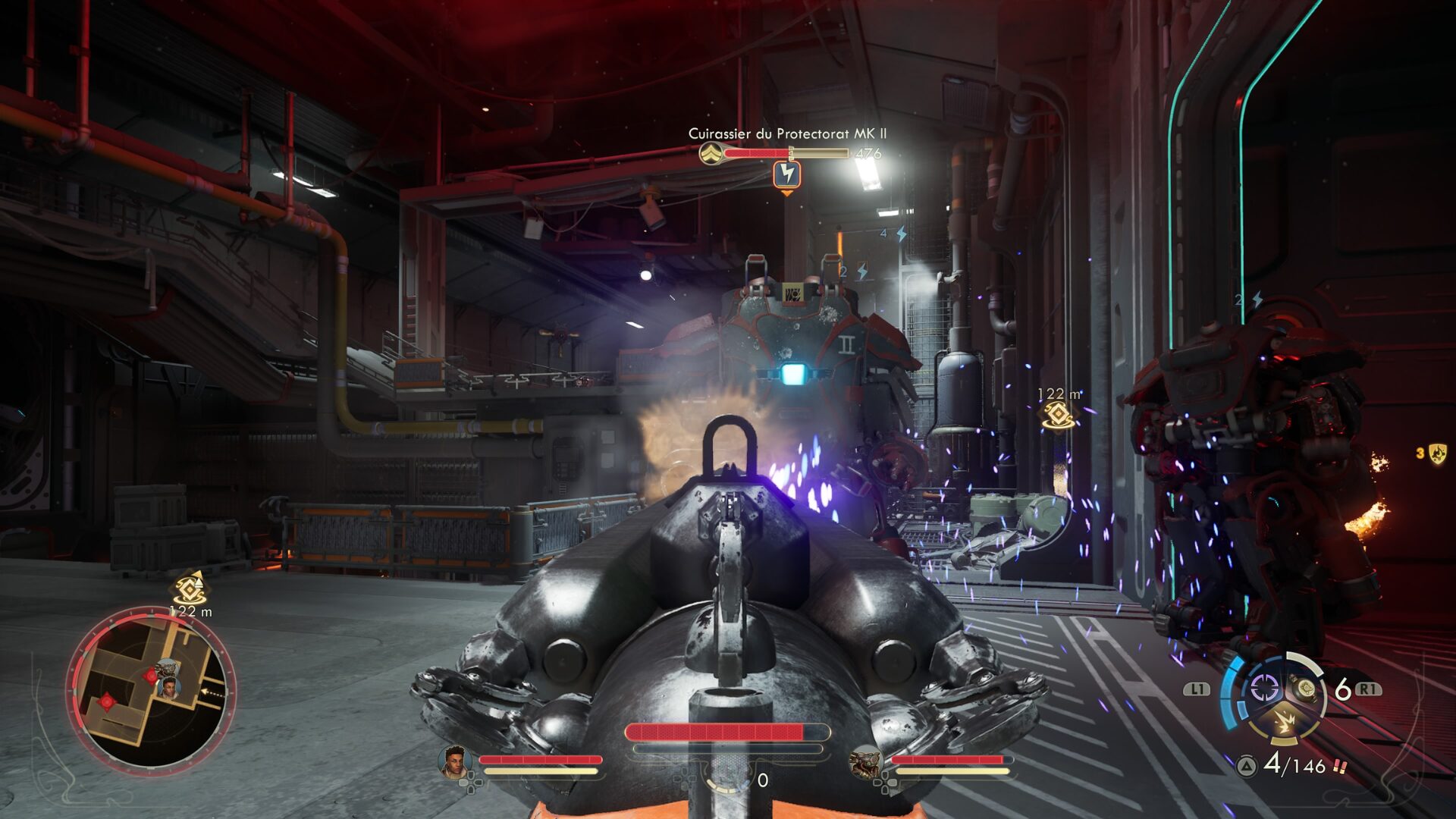Click the circular minimap
Viewport: 1456px width, 819px height.
pyautogui.click(x=151, y=690)
